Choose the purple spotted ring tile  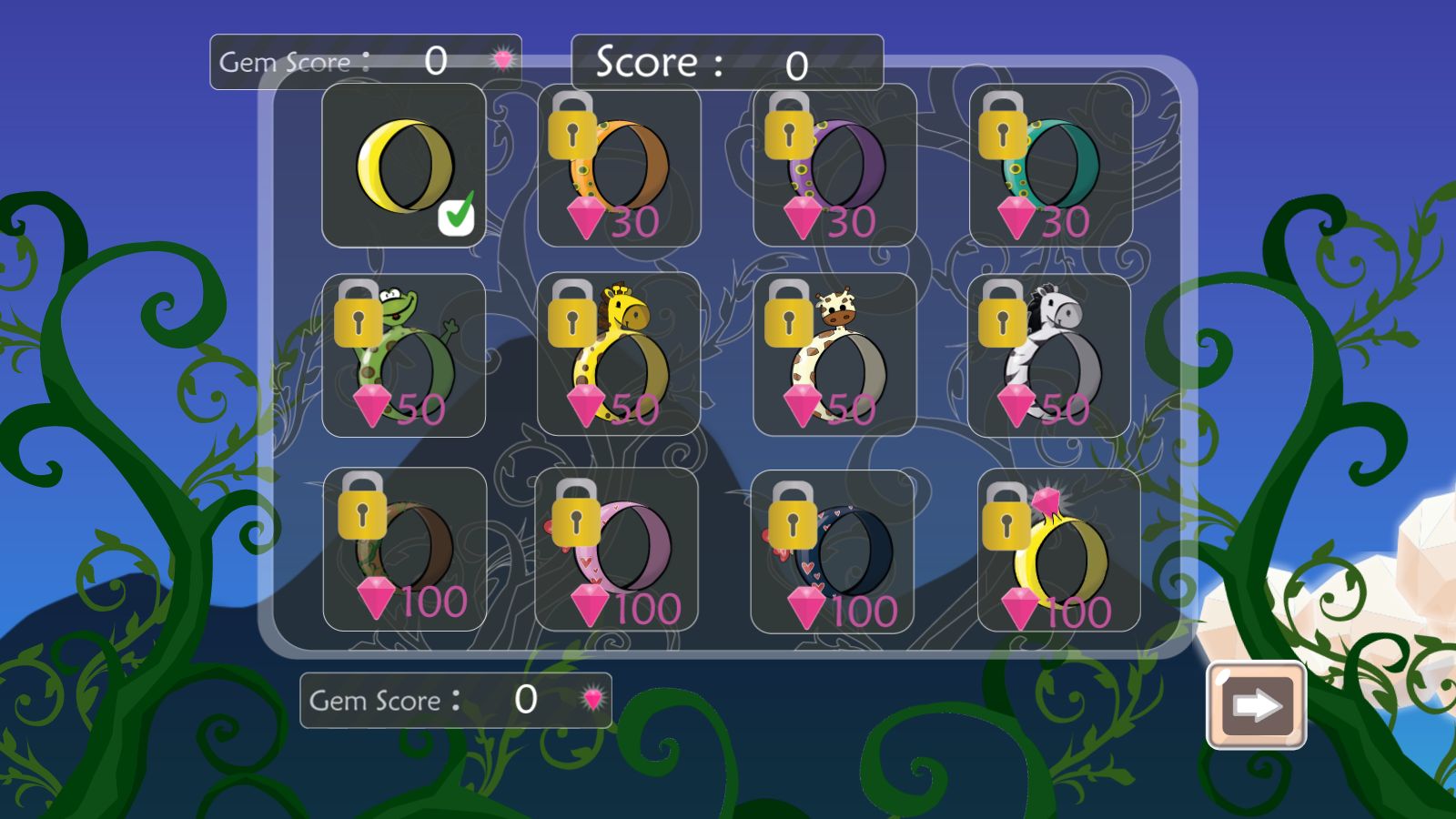(x=834, y=166)
